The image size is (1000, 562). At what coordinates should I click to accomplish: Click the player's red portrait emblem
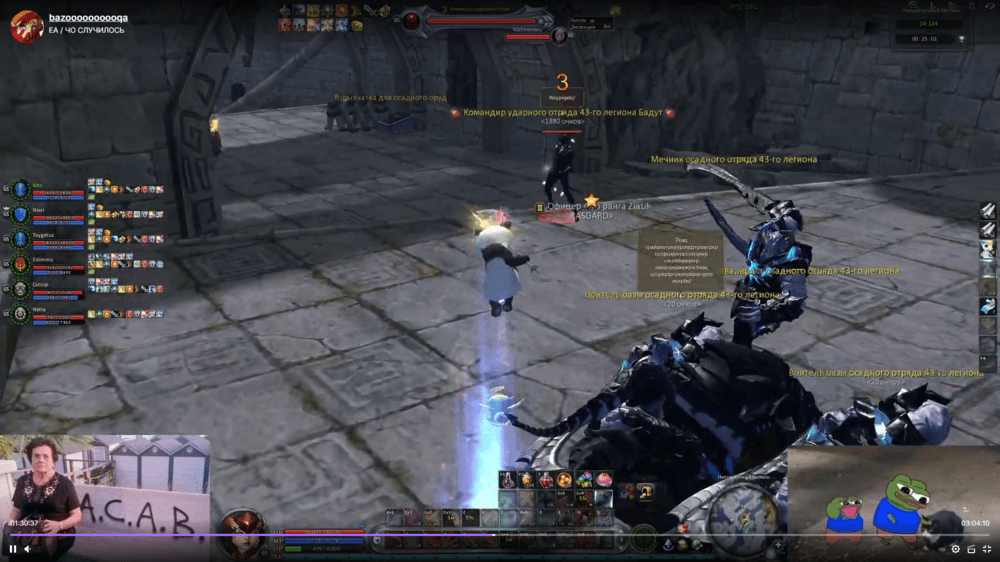(241, 528)
